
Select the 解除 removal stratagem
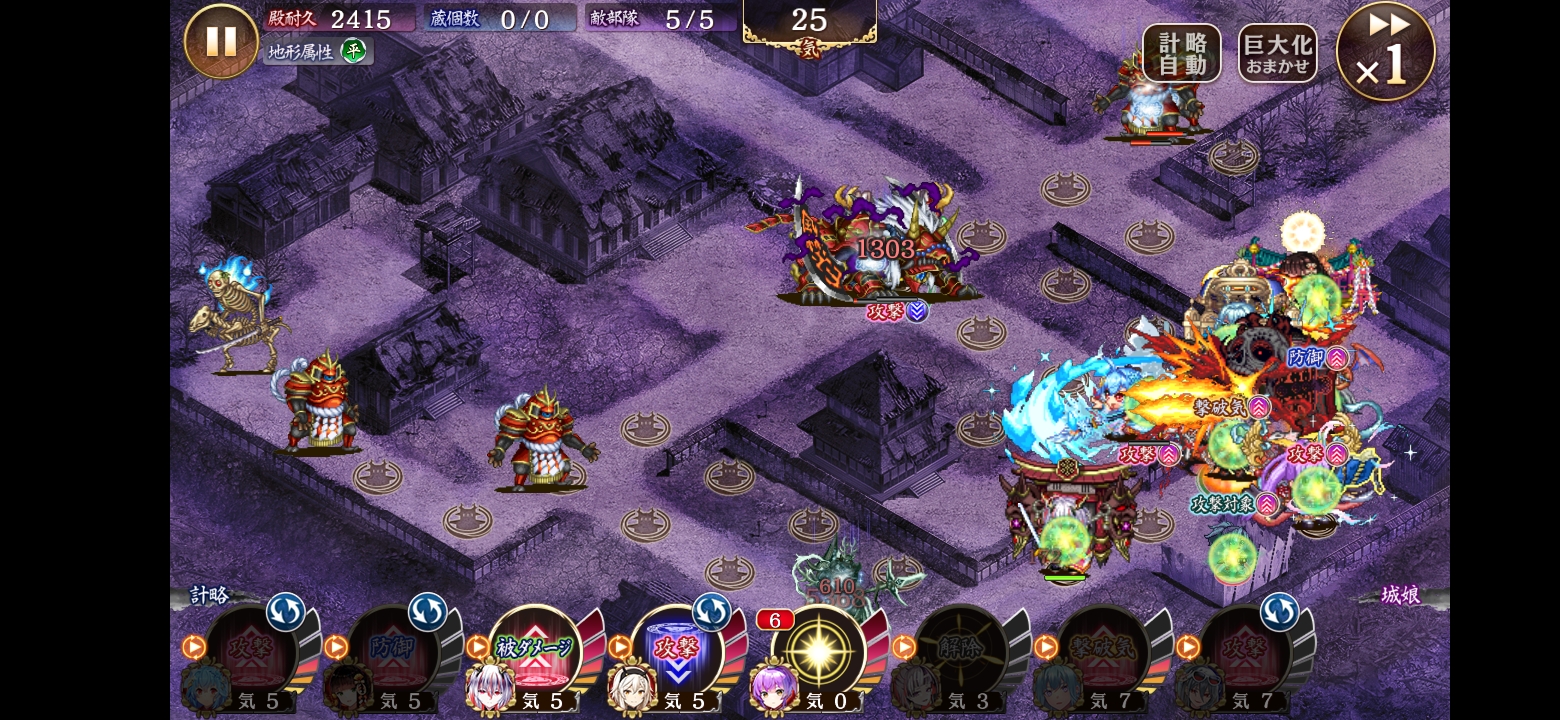pyautogui.click(x=961, y=650)
